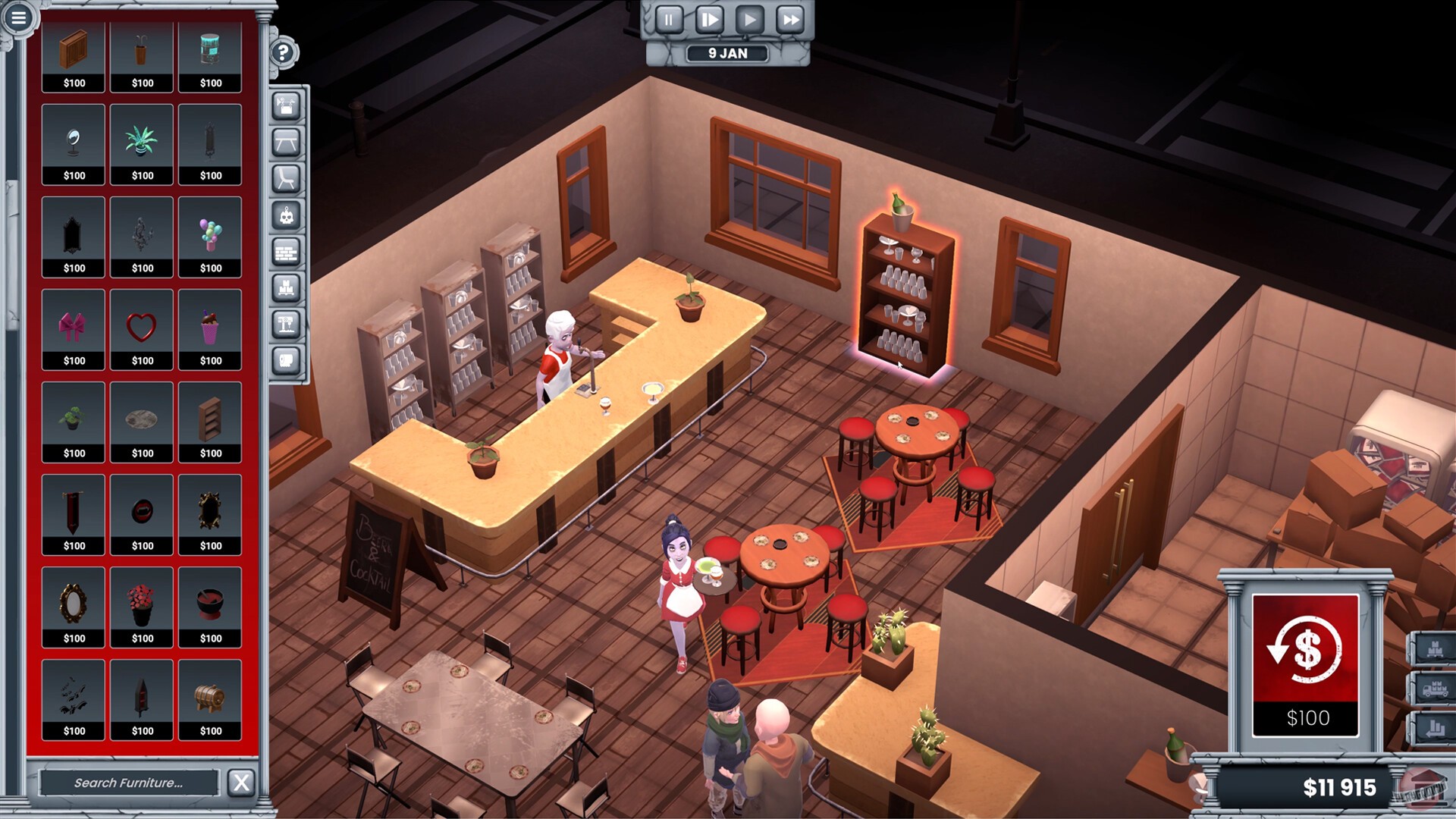Click the fast forward speed button

[789, 20]
